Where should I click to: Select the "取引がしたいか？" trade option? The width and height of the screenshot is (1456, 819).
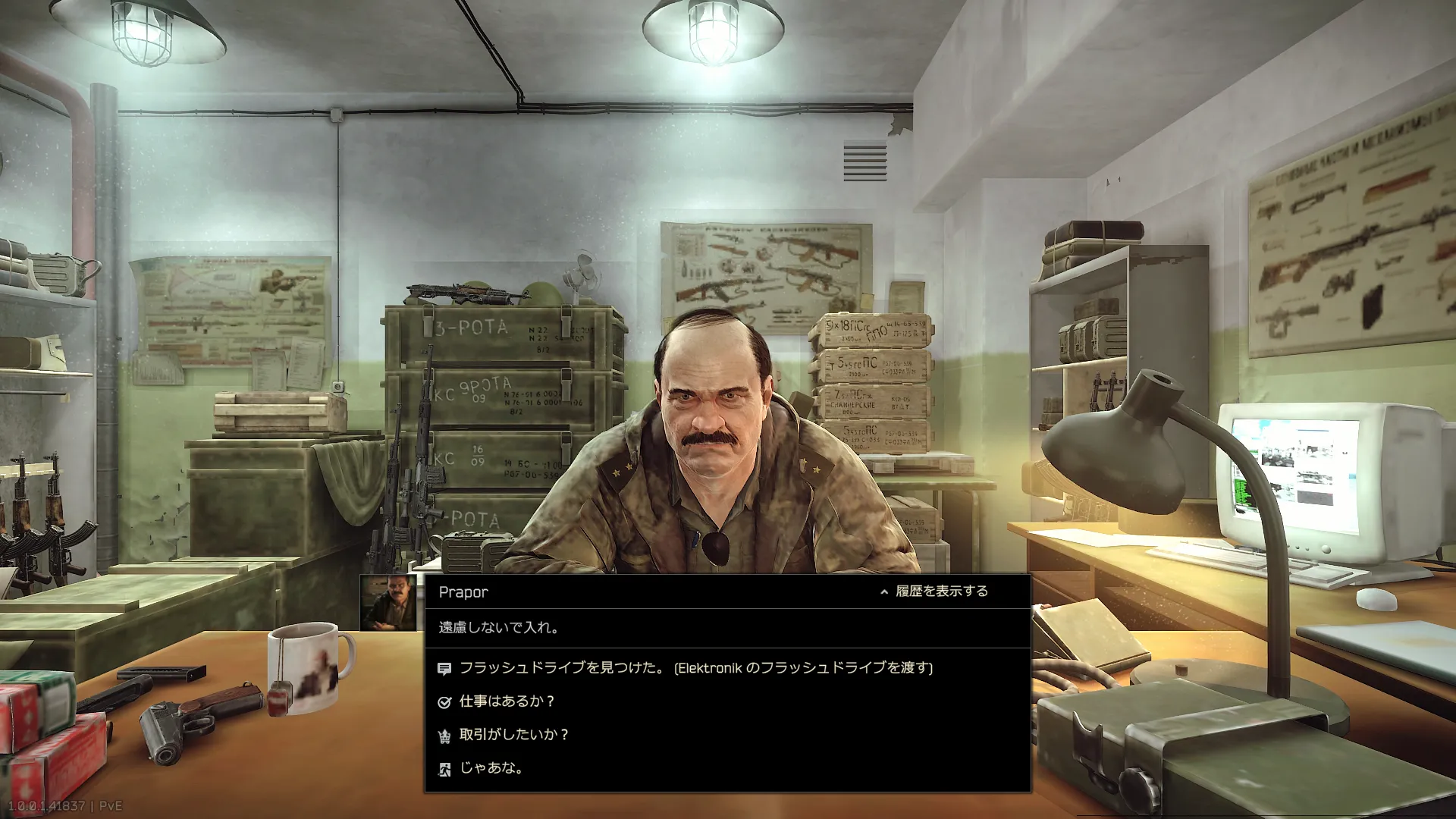point(513,735)
